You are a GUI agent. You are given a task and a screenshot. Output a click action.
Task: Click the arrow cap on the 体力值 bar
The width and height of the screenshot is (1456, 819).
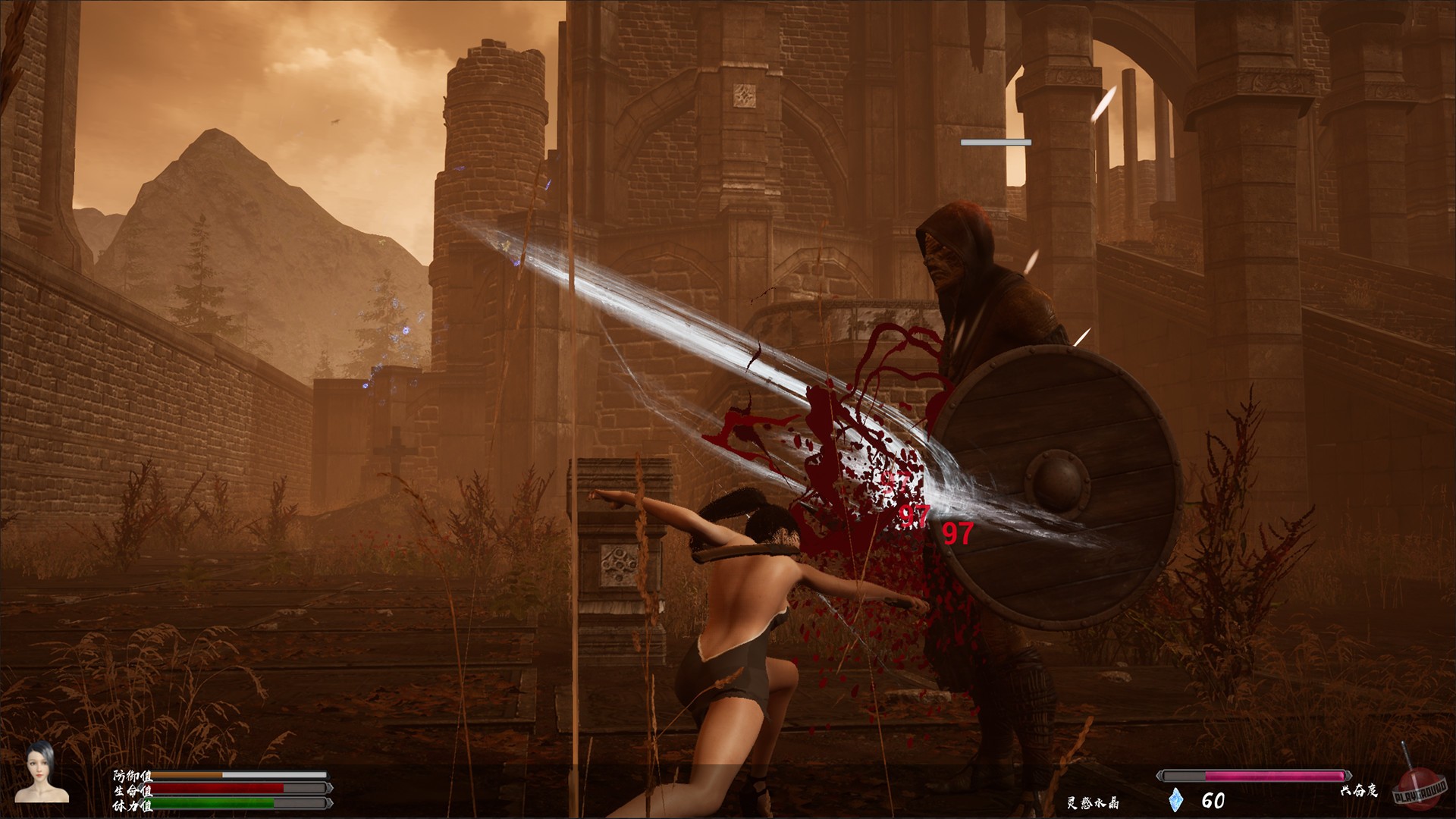tap(331, 803)
